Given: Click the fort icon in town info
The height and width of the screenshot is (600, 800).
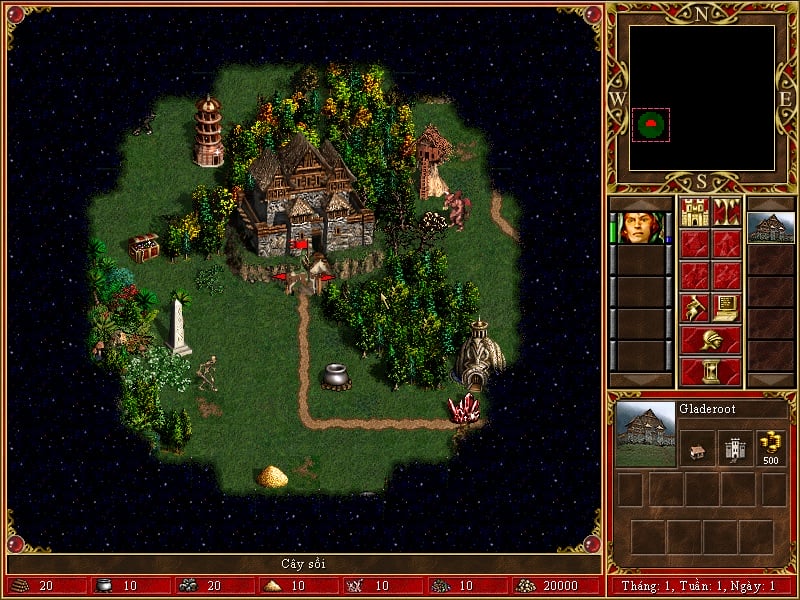Looking at the screenshot, I should (734, 449).
